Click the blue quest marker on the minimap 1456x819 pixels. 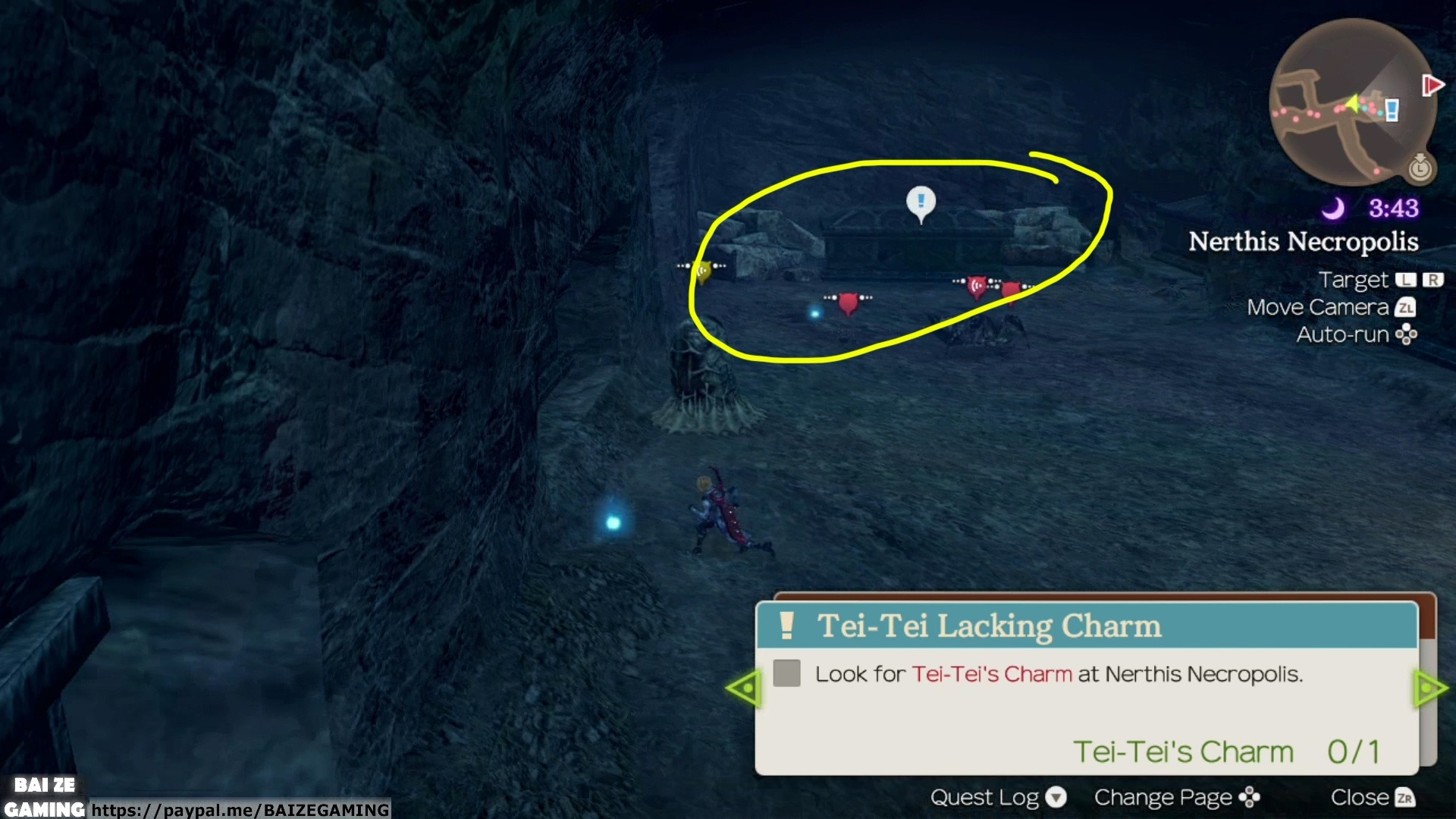pos(1392,111)
